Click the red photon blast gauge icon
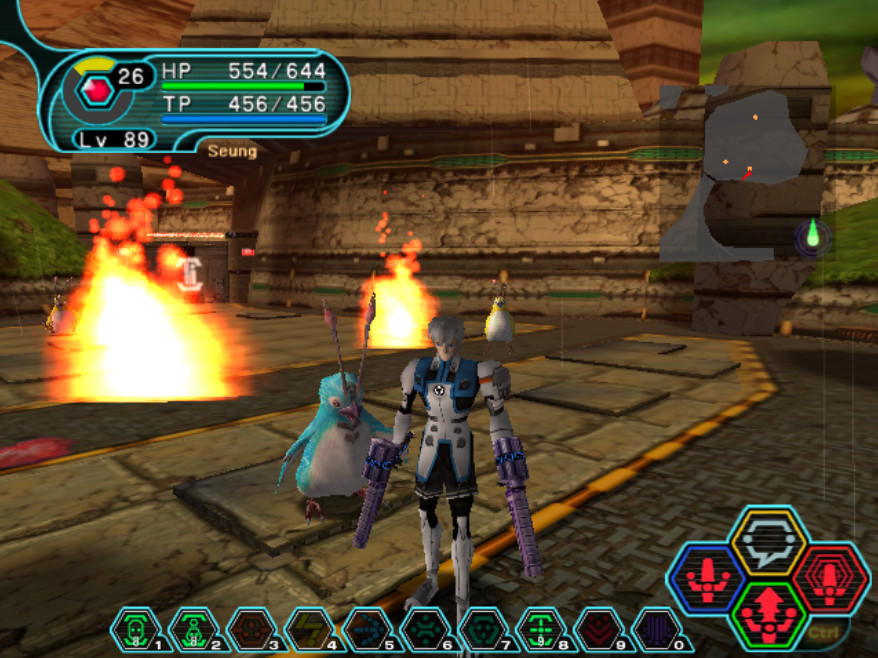The image size is (878, 658). pyautogui.click(x=96, y=89)
